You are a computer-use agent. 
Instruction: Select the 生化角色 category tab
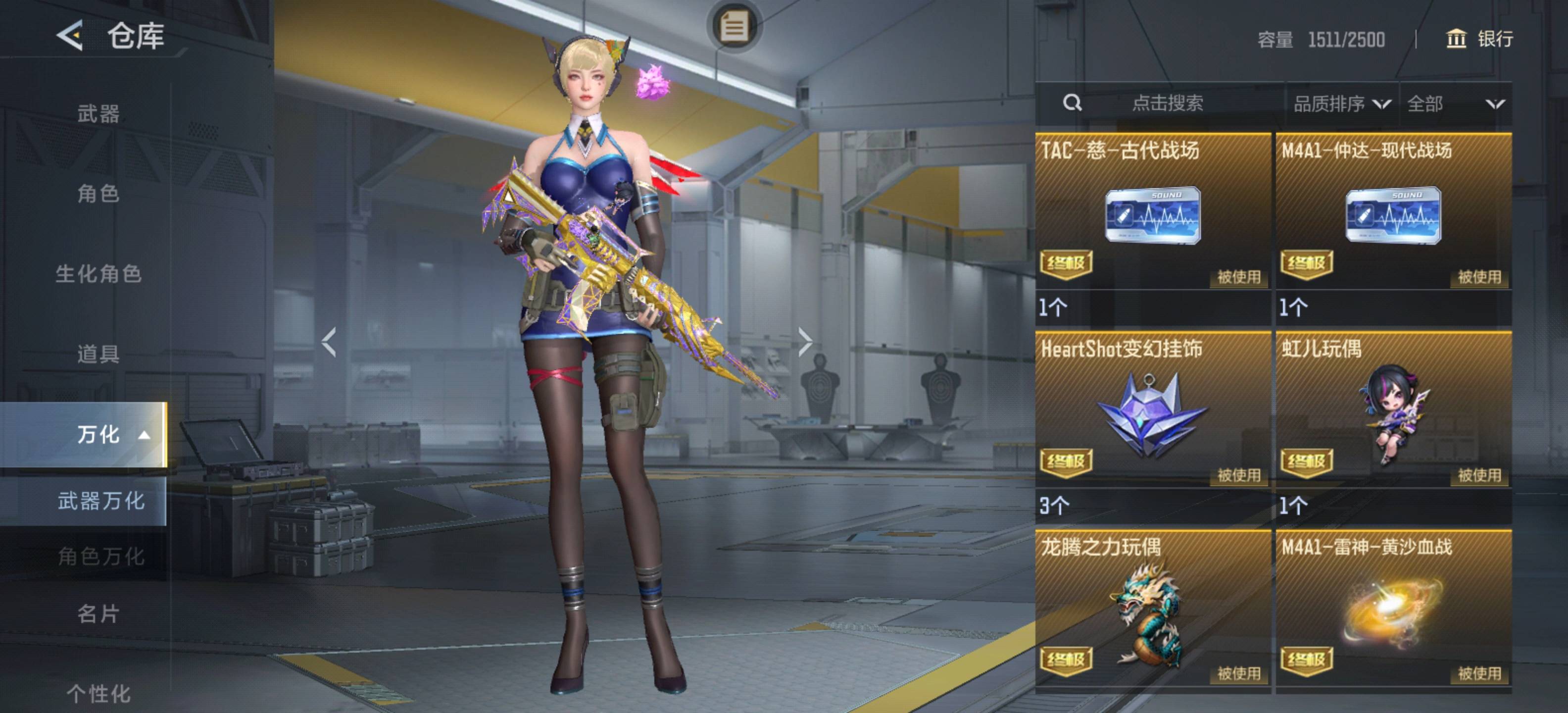tap(98, 274)
